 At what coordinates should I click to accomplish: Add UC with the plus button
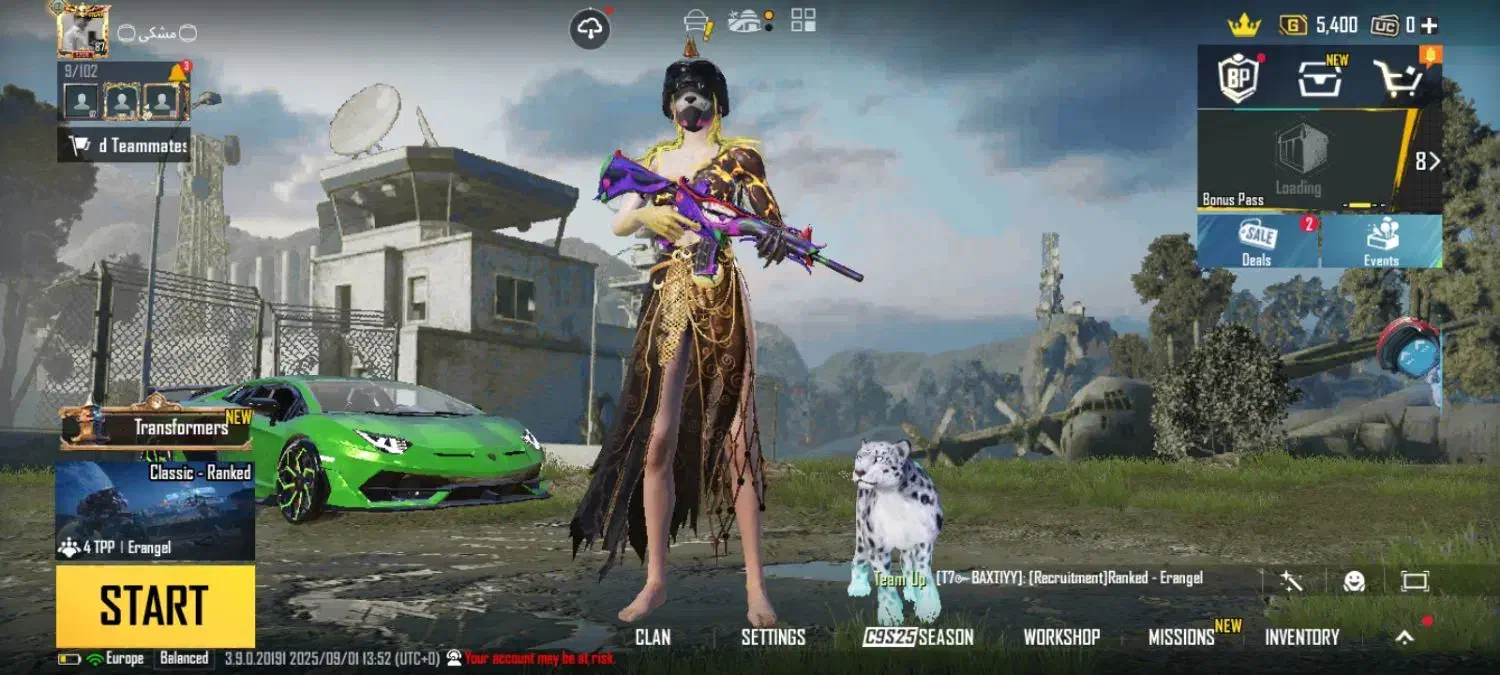(1429, 25)
